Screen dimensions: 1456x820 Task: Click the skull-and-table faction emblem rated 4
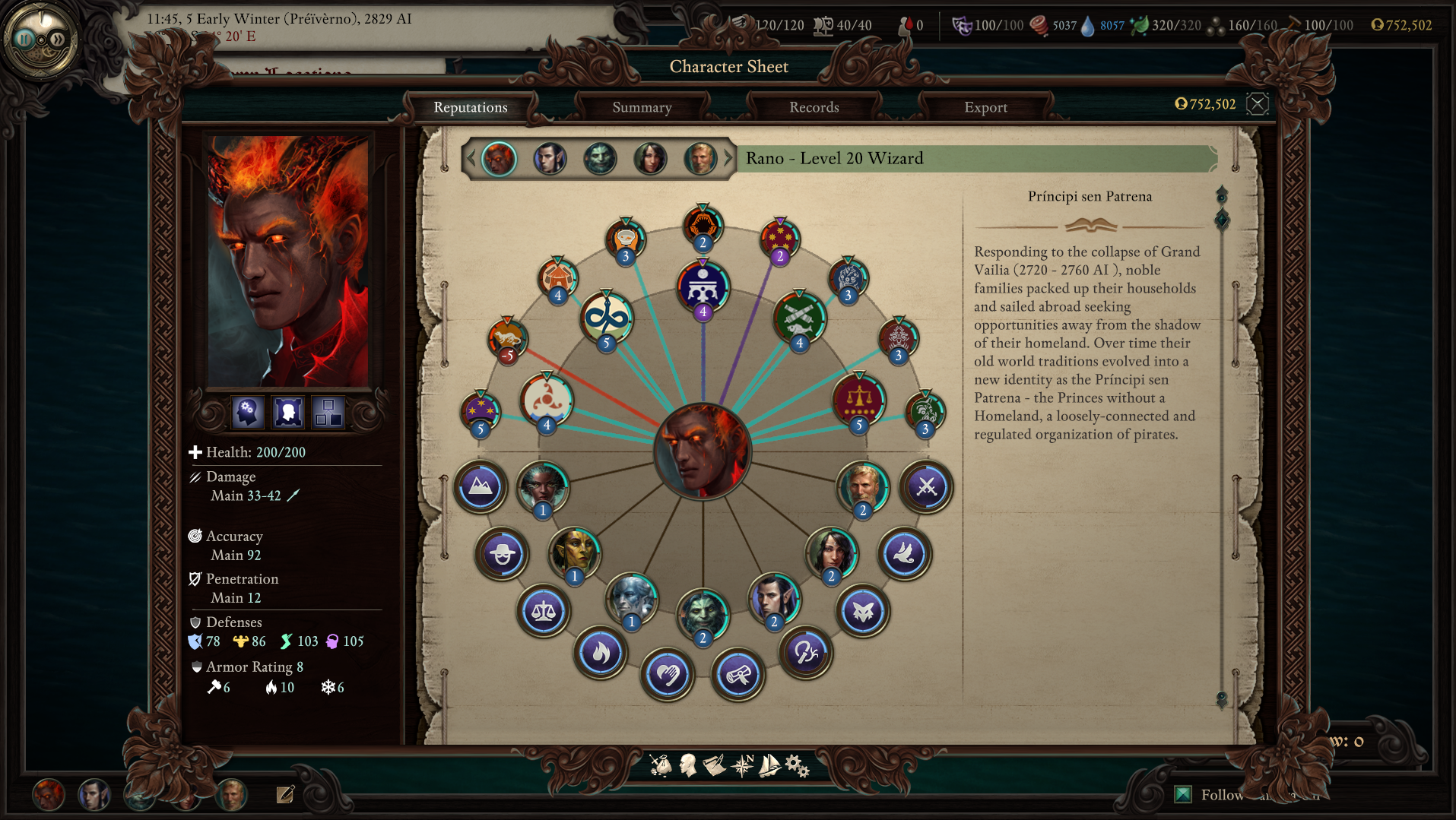(x=703, y=287)
